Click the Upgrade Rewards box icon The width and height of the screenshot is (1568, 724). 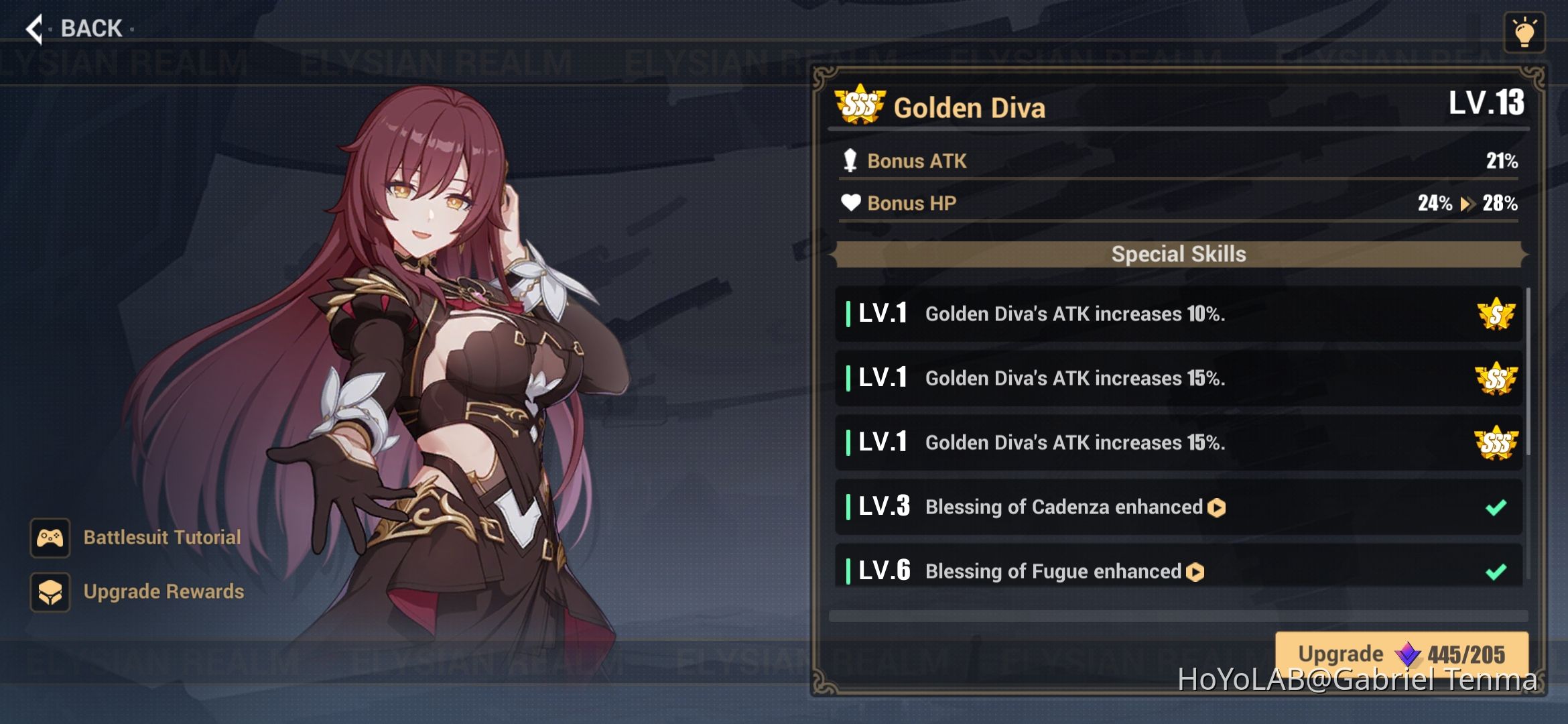coord(50,592)
